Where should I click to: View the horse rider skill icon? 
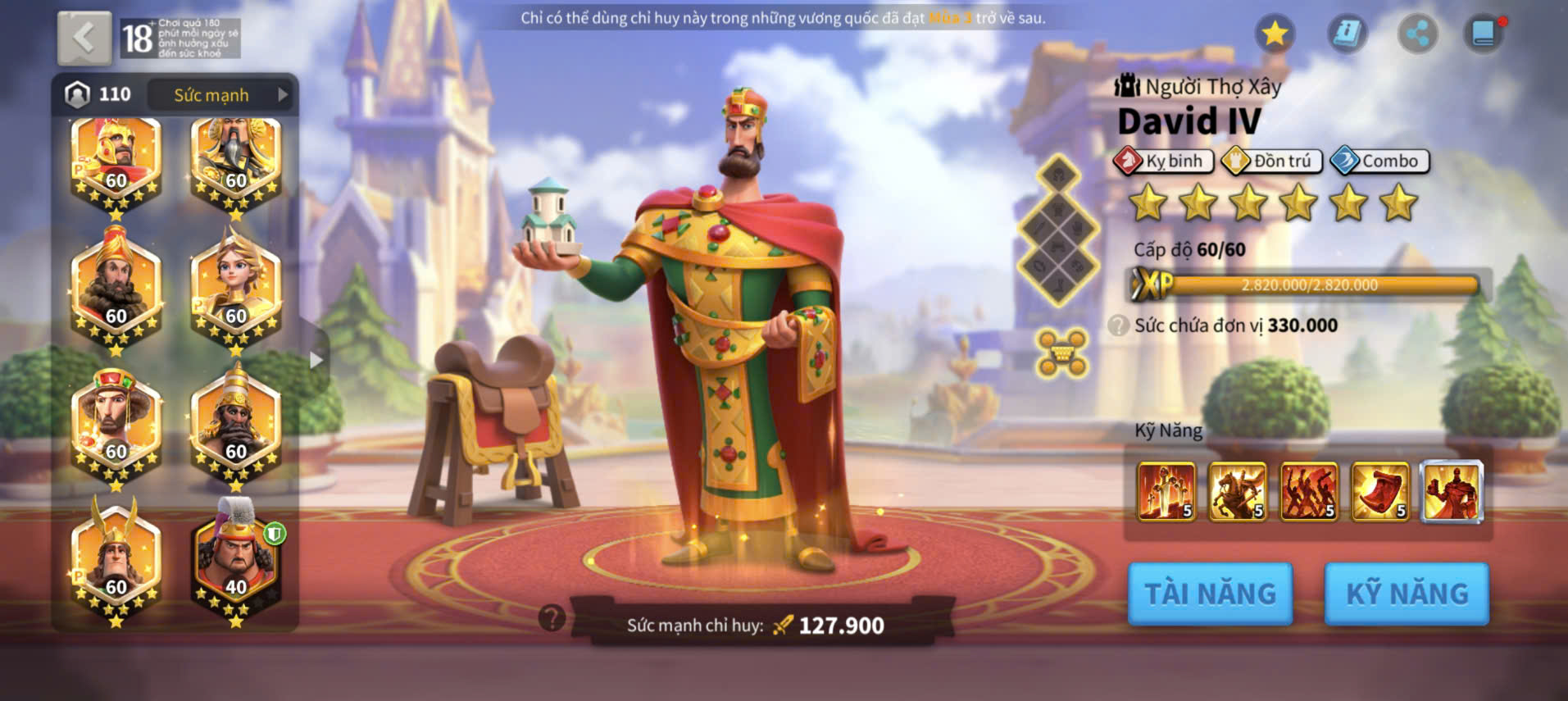pos(1238,492)
